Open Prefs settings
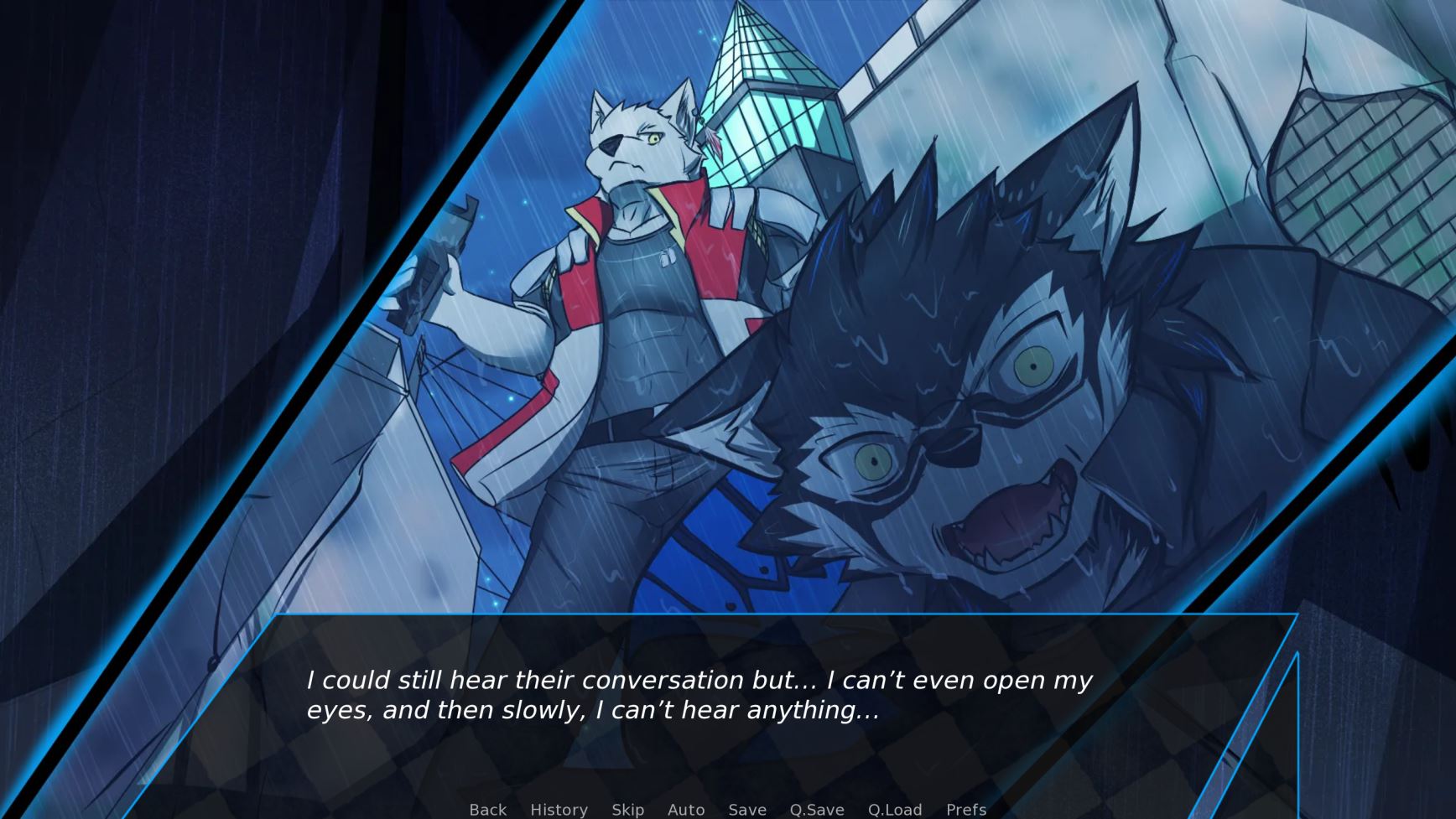 (x=965, y=810)
